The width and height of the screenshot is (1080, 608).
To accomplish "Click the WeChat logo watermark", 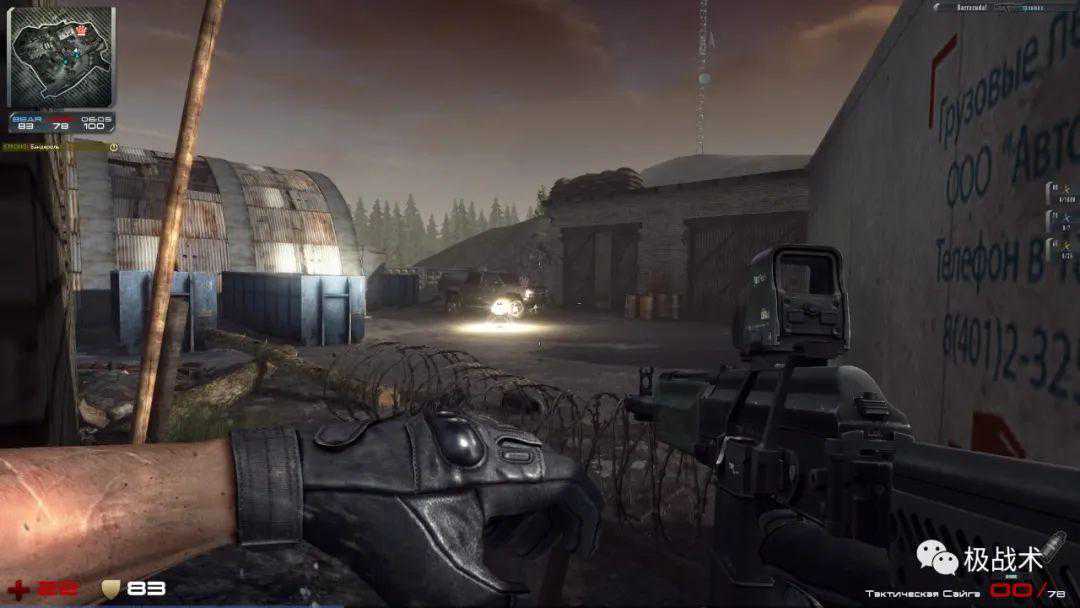I will point(937,558).
